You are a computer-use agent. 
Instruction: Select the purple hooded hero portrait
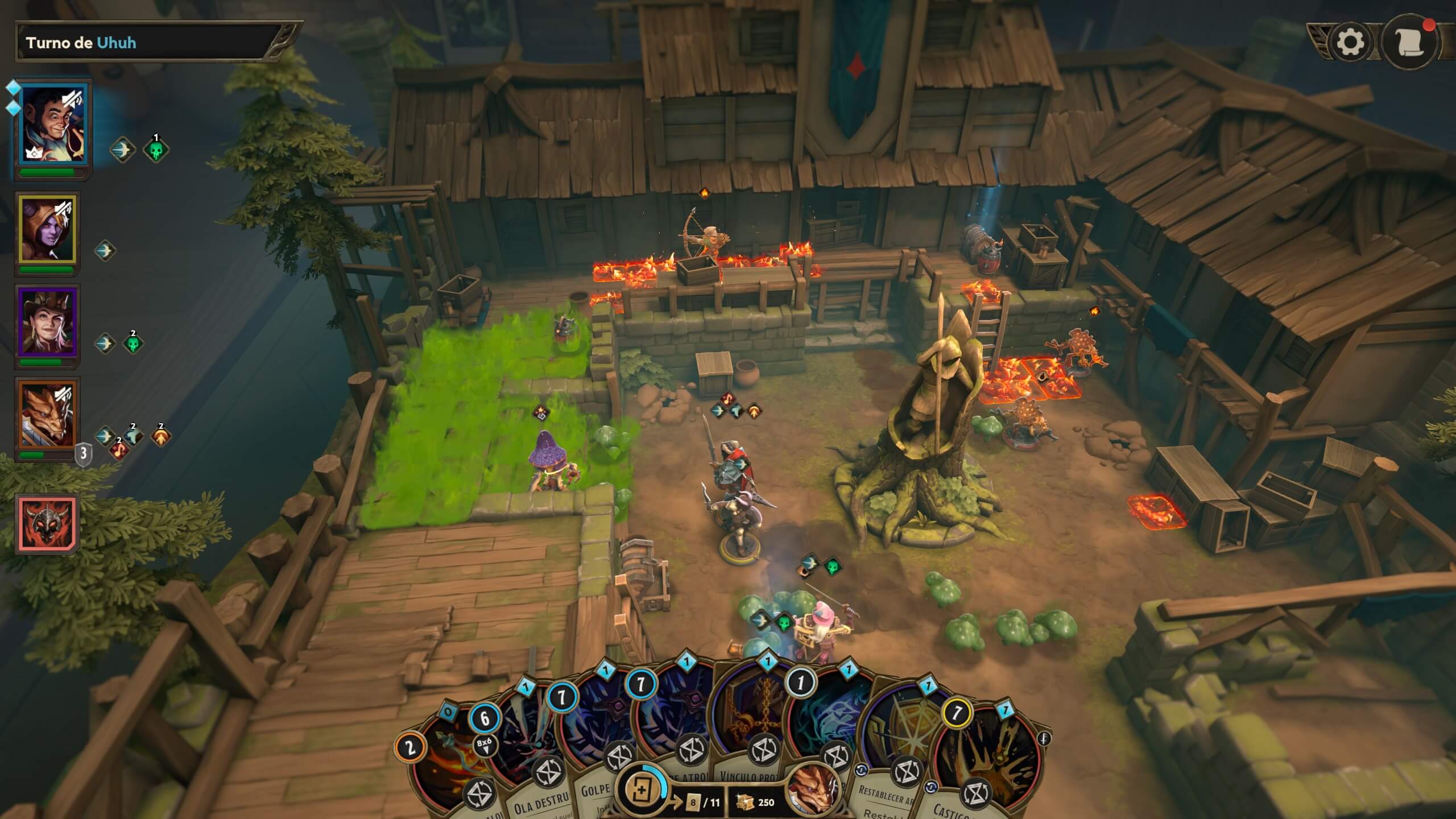(x=47, y=229)
